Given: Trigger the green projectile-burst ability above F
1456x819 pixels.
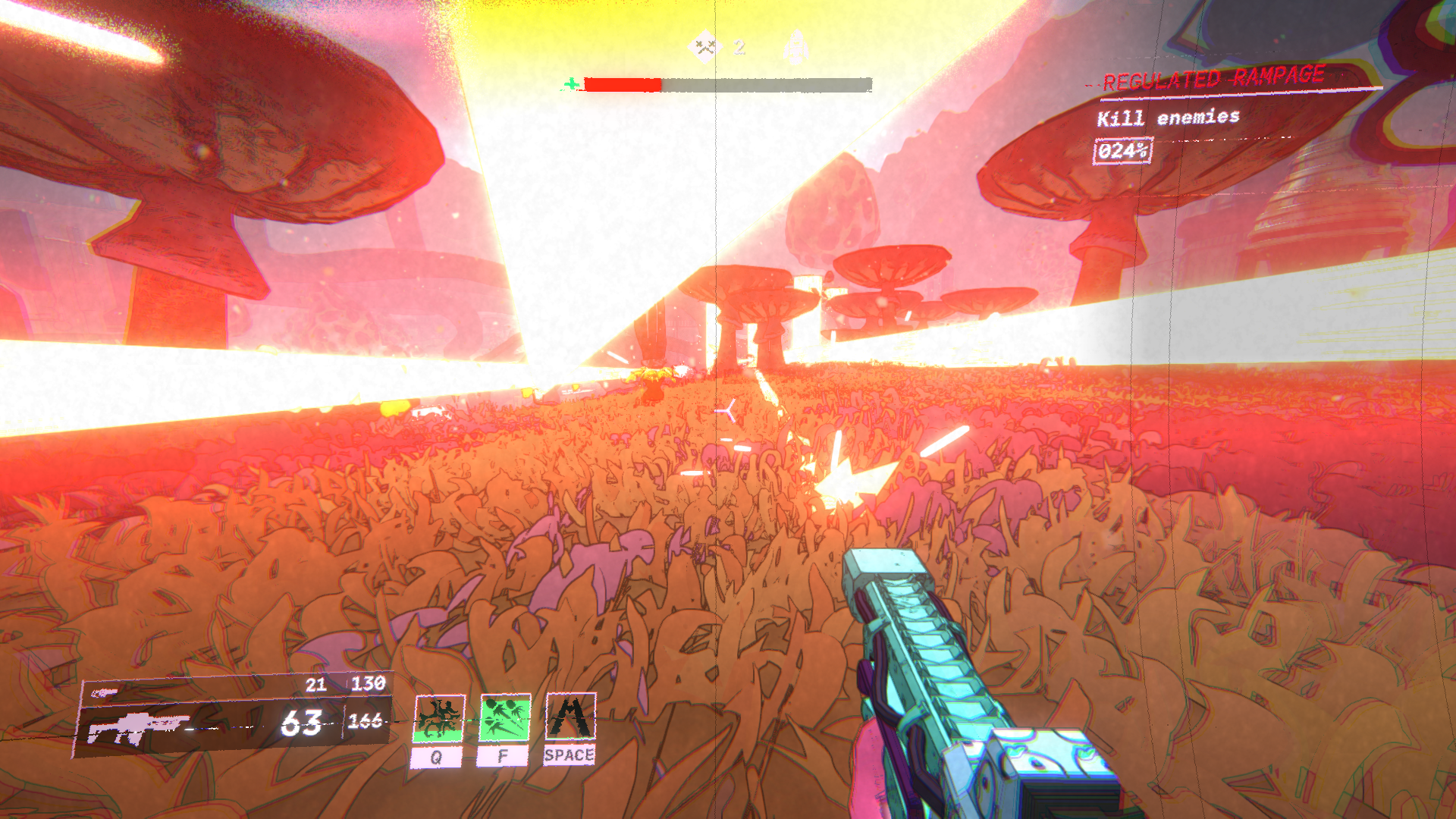Looking at the screenshot, I should point(504,717).
